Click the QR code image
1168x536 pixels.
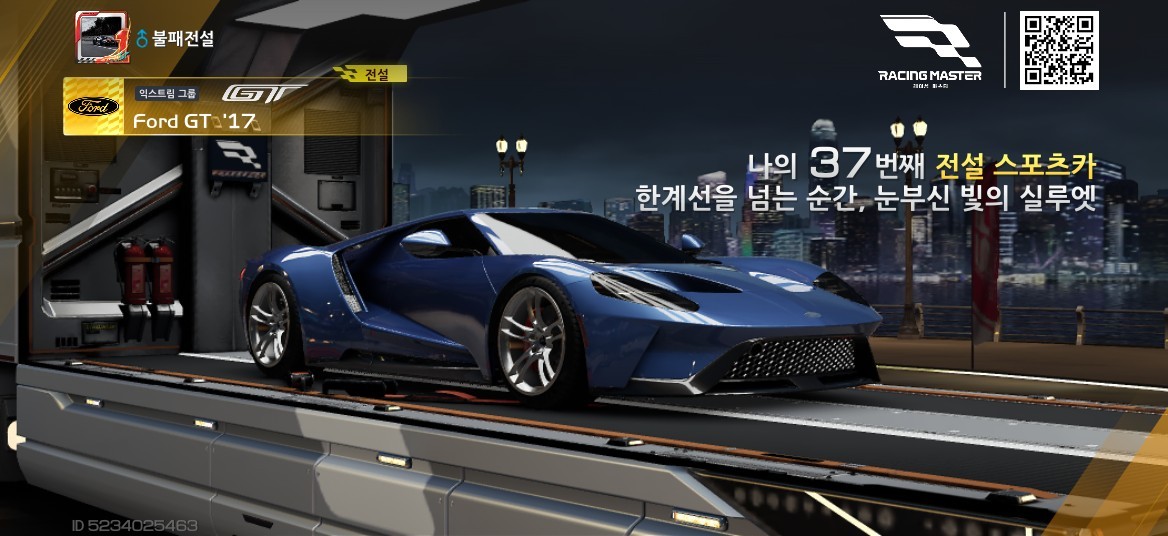coord(1059,50)
